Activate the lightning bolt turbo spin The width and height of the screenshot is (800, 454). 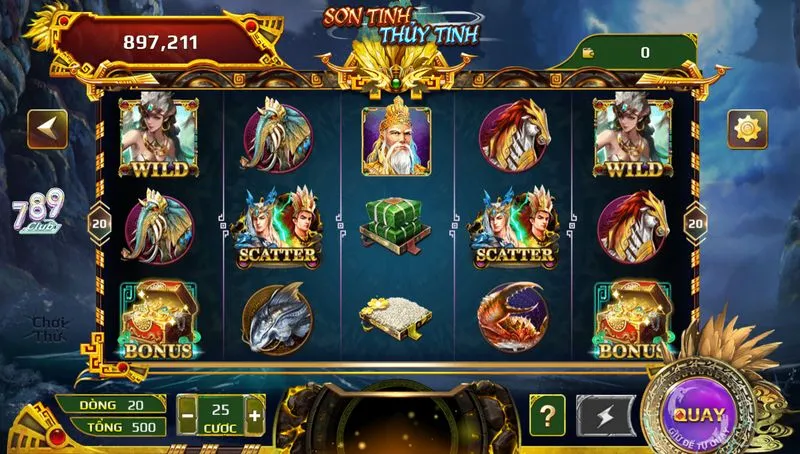point(605,414)
